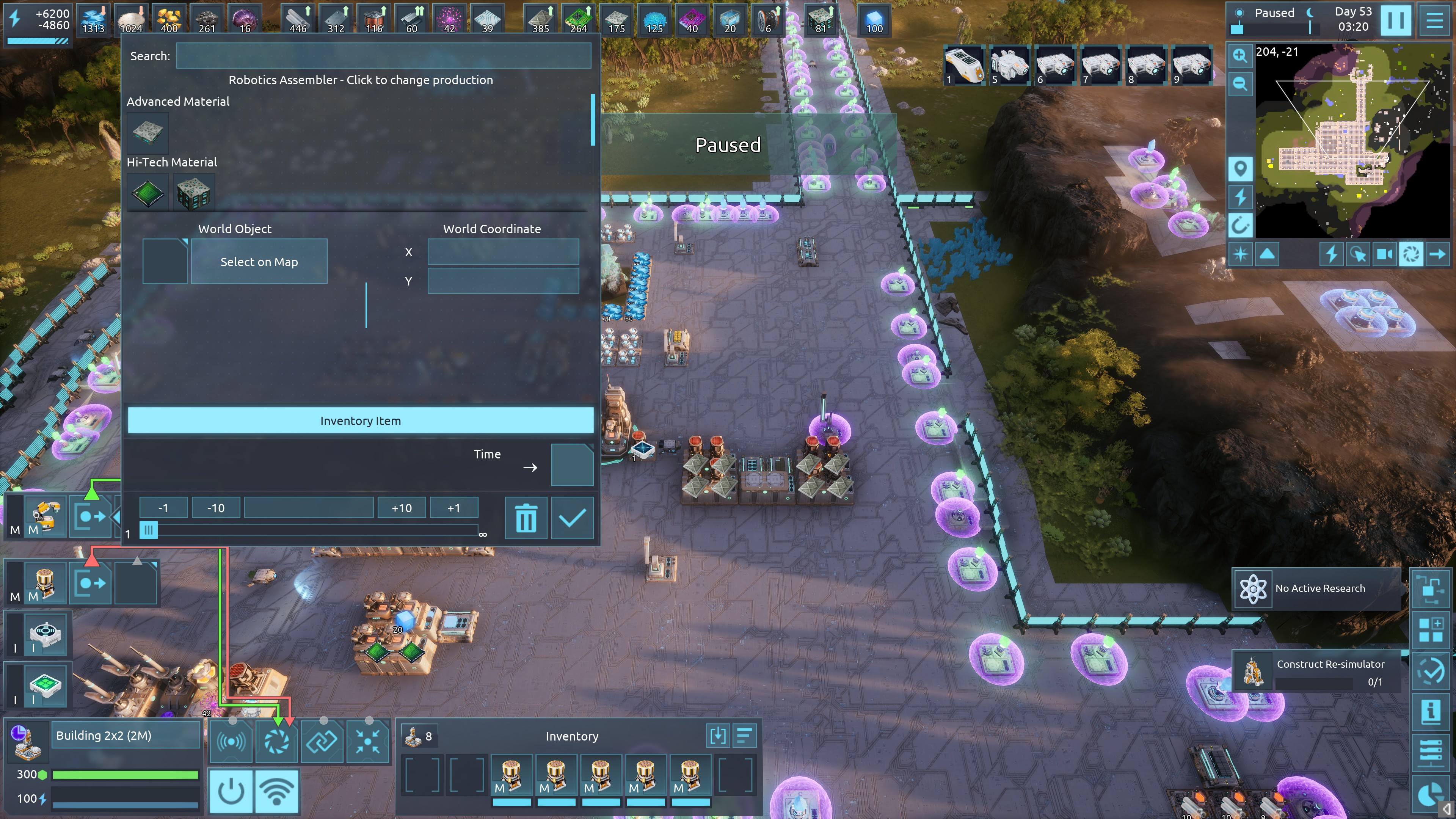Zoom in on the minimap
1456x819 pixels.
tap(1240, 55)
